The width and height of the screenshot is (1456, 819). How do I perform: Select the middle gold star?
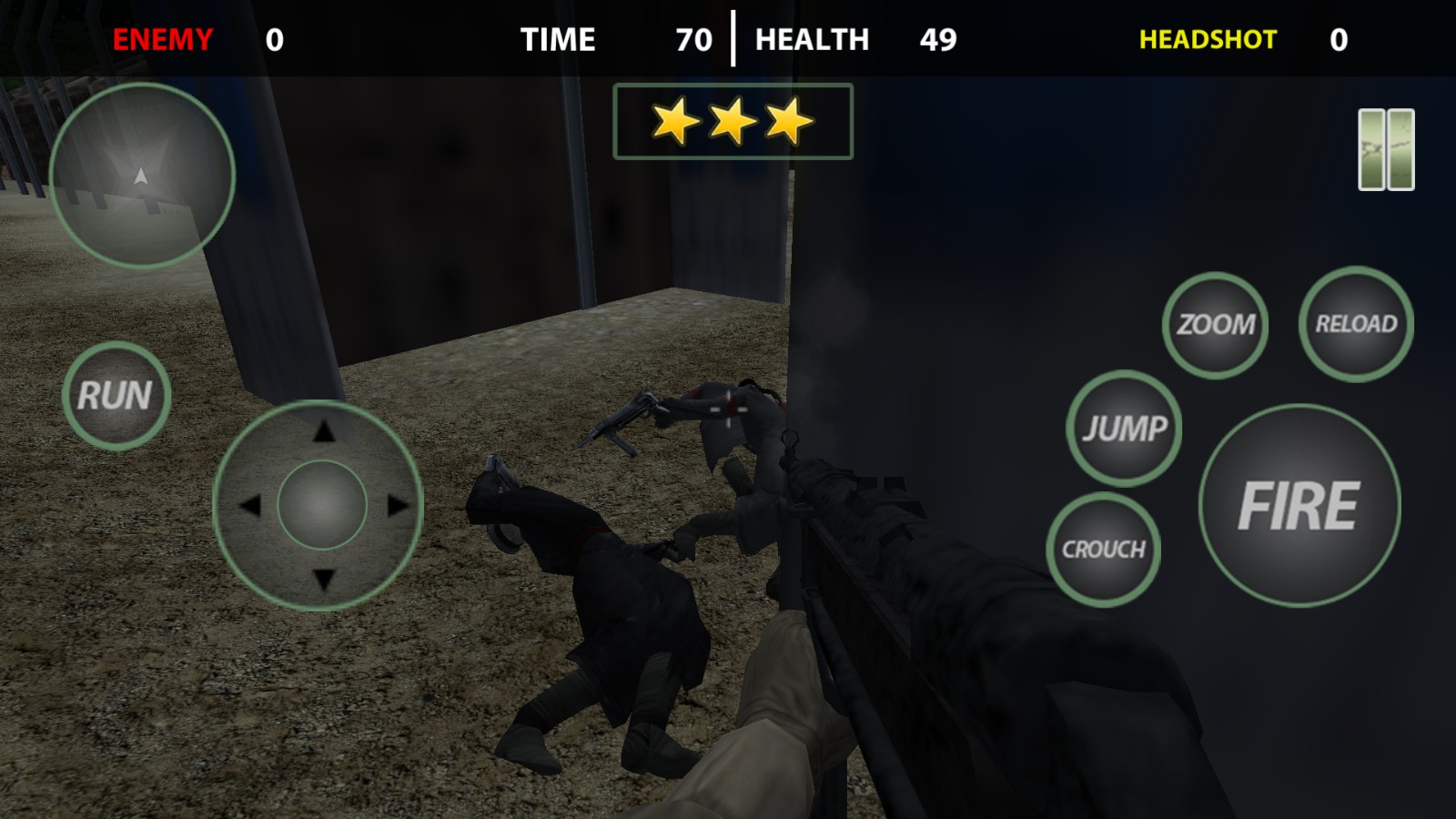[731, 120]
